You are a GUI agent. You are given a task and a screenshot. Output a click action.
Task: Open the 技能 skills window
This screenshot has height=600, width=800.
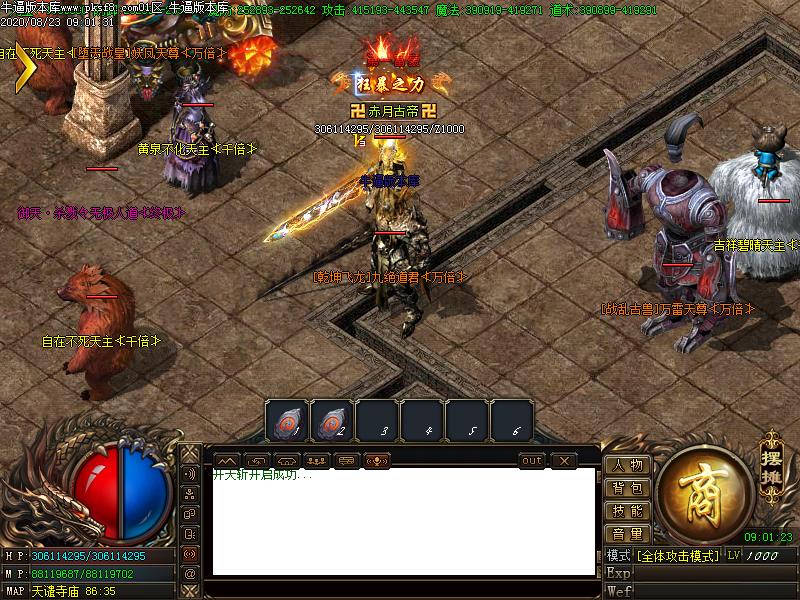pos(627,511)
